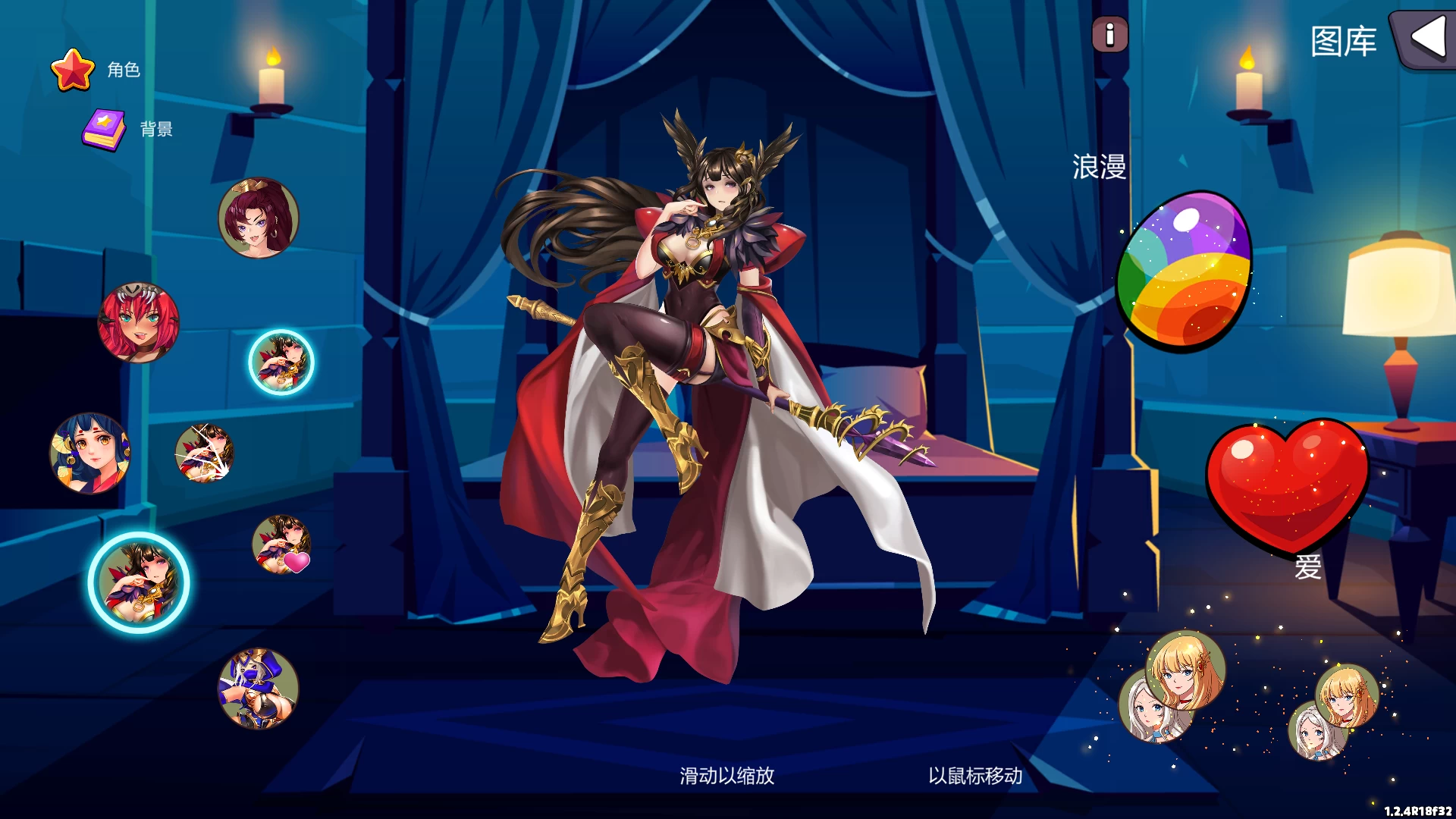
Task: Click the blue-armored warrior pose avatar icon
Action: click(x=257, y=689)
